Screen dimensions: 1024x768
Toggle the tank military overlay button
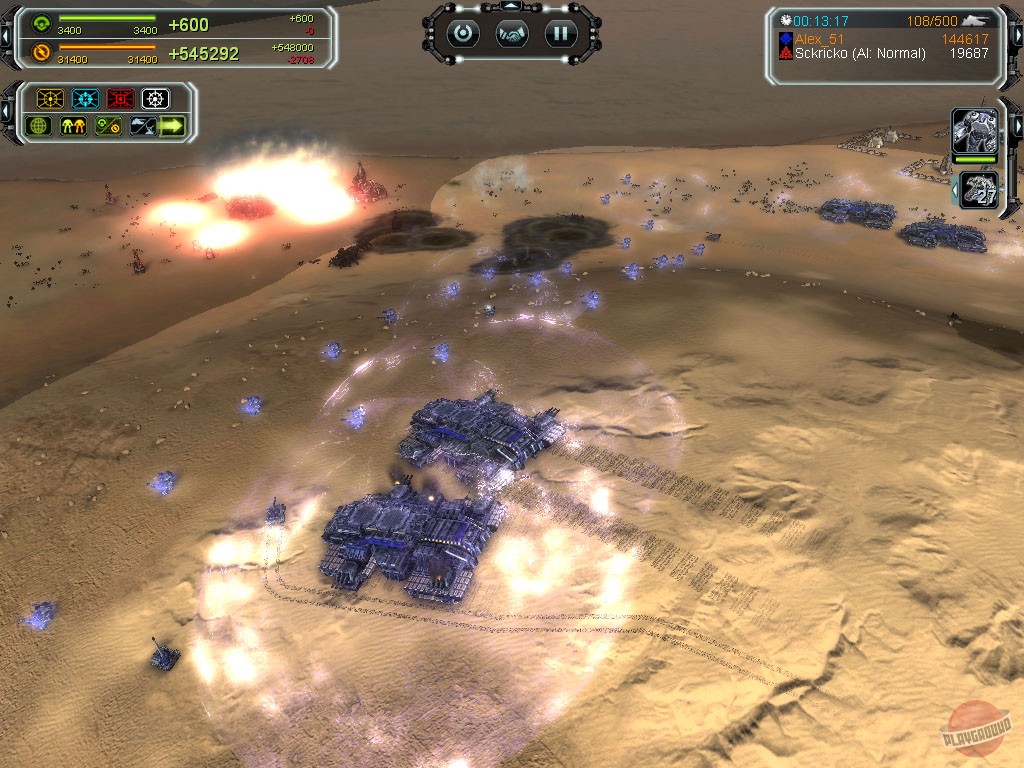[x=142, y=126]
